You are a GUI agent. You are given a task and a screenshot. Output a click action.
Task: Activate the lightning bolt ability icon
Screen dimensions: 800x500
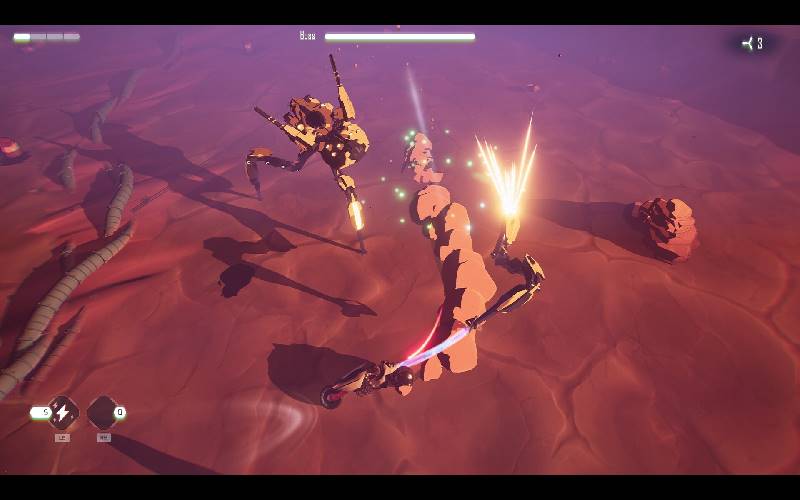click(x=62, y=412)
